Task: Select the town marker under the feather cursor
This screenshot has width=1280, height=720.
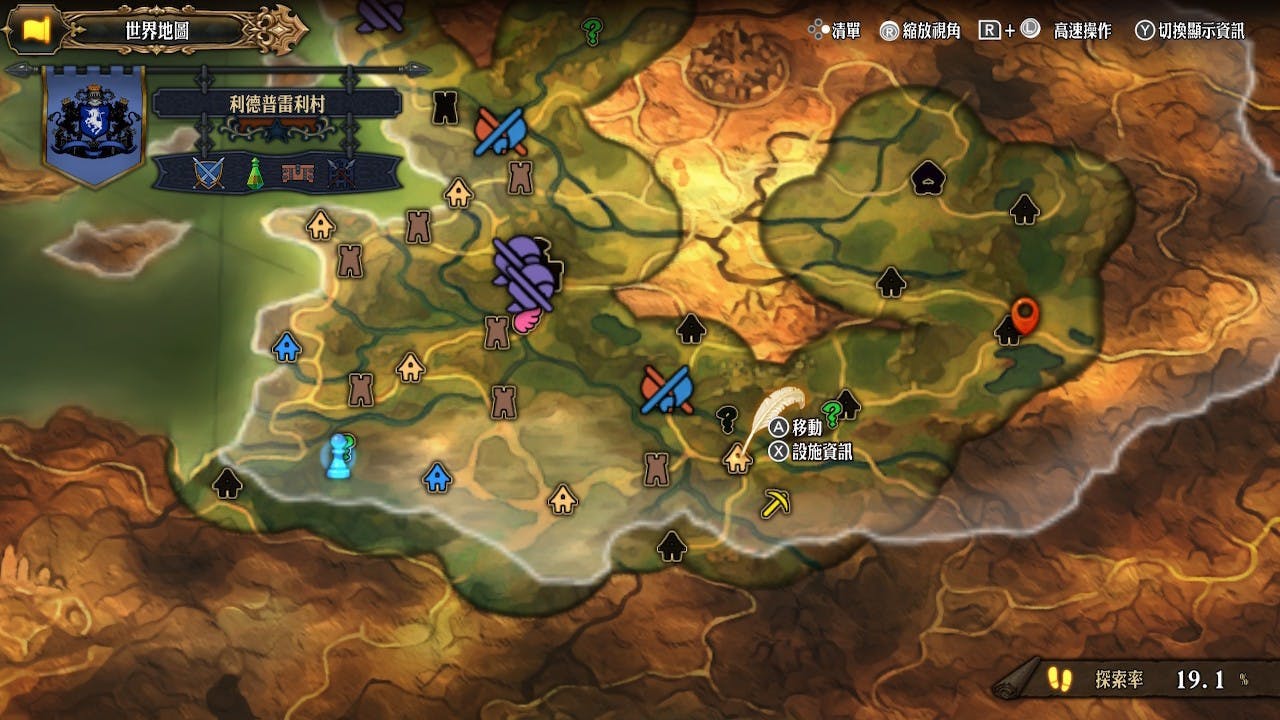Action: tap(738, 458)
